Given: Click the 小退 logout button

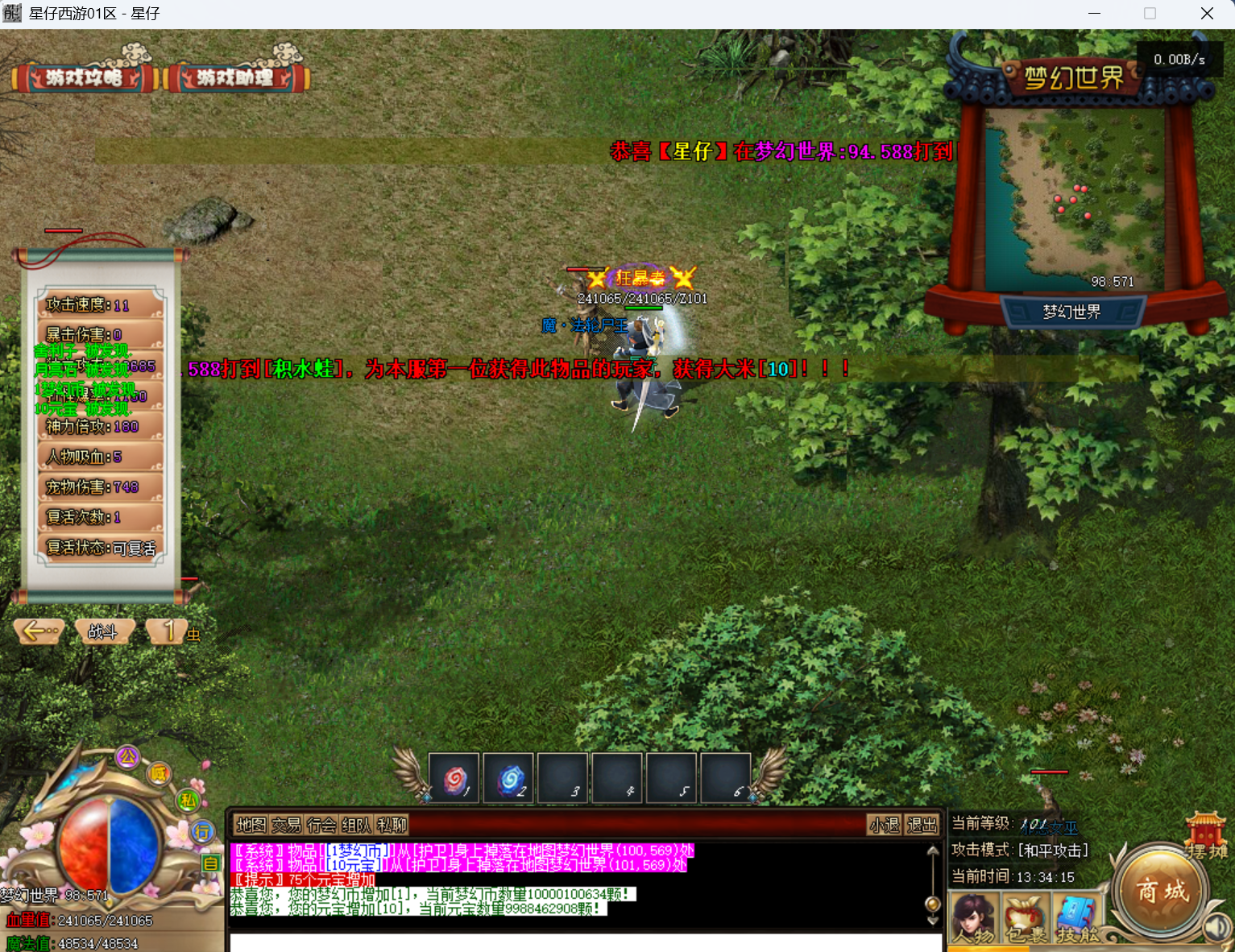Looking at the screenshot, I should (x=885, y=825).
